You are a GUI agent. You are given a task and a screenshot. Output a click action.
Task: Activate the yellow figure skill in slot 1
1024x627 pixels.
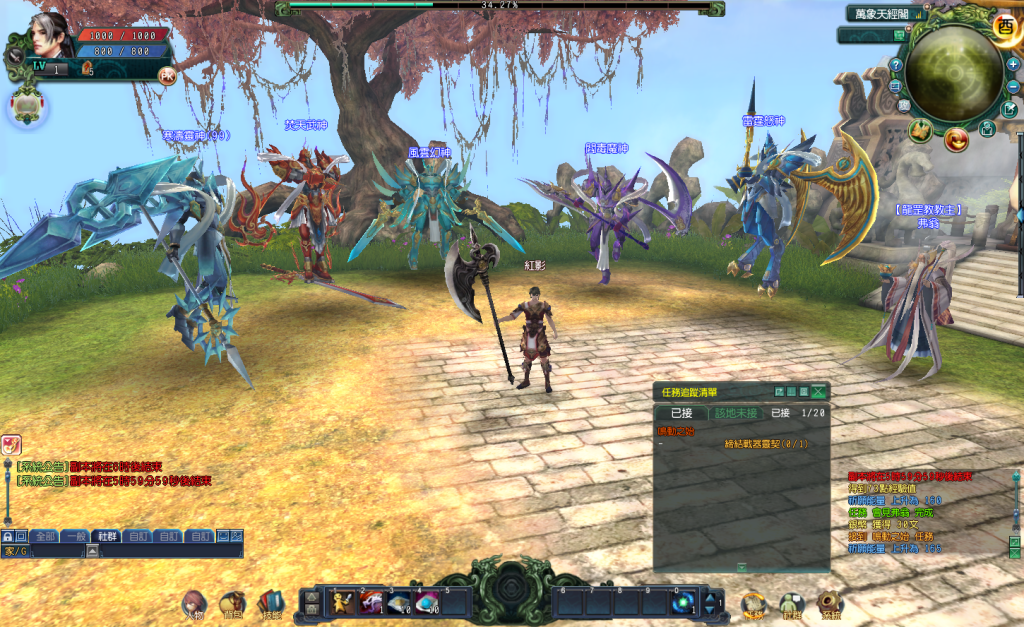click(342, 602)
